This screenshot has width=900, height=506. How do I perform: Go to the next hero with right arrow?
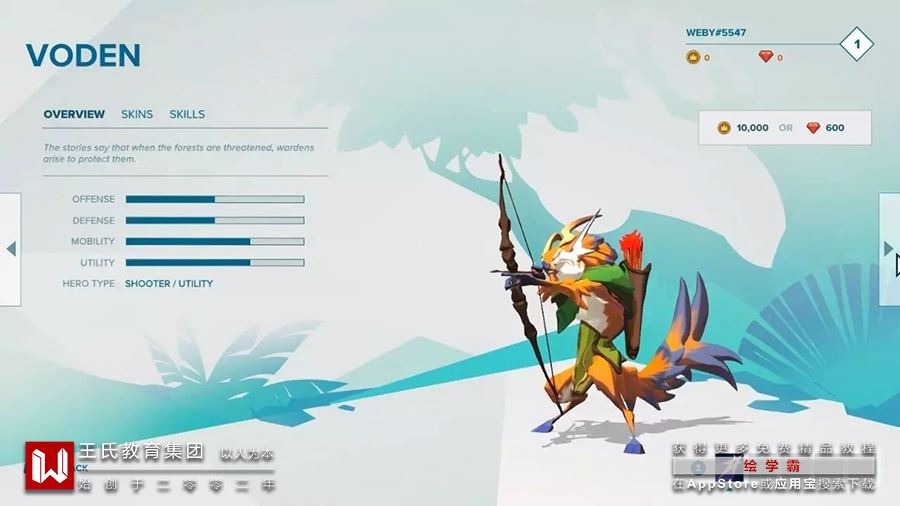click(888, 249)
